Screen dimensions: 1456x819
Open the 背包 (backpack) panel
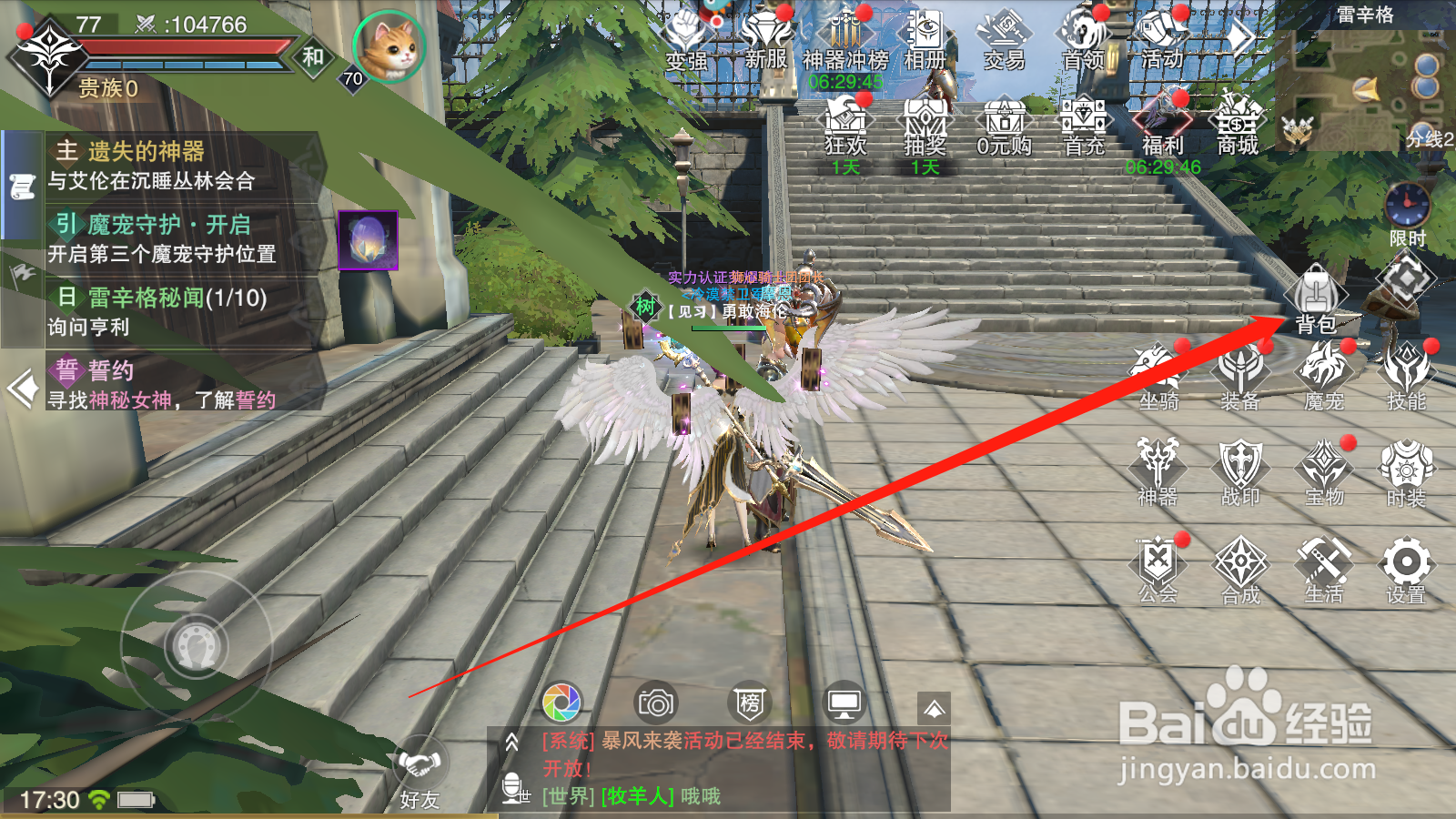click(x=1316, y=296)
